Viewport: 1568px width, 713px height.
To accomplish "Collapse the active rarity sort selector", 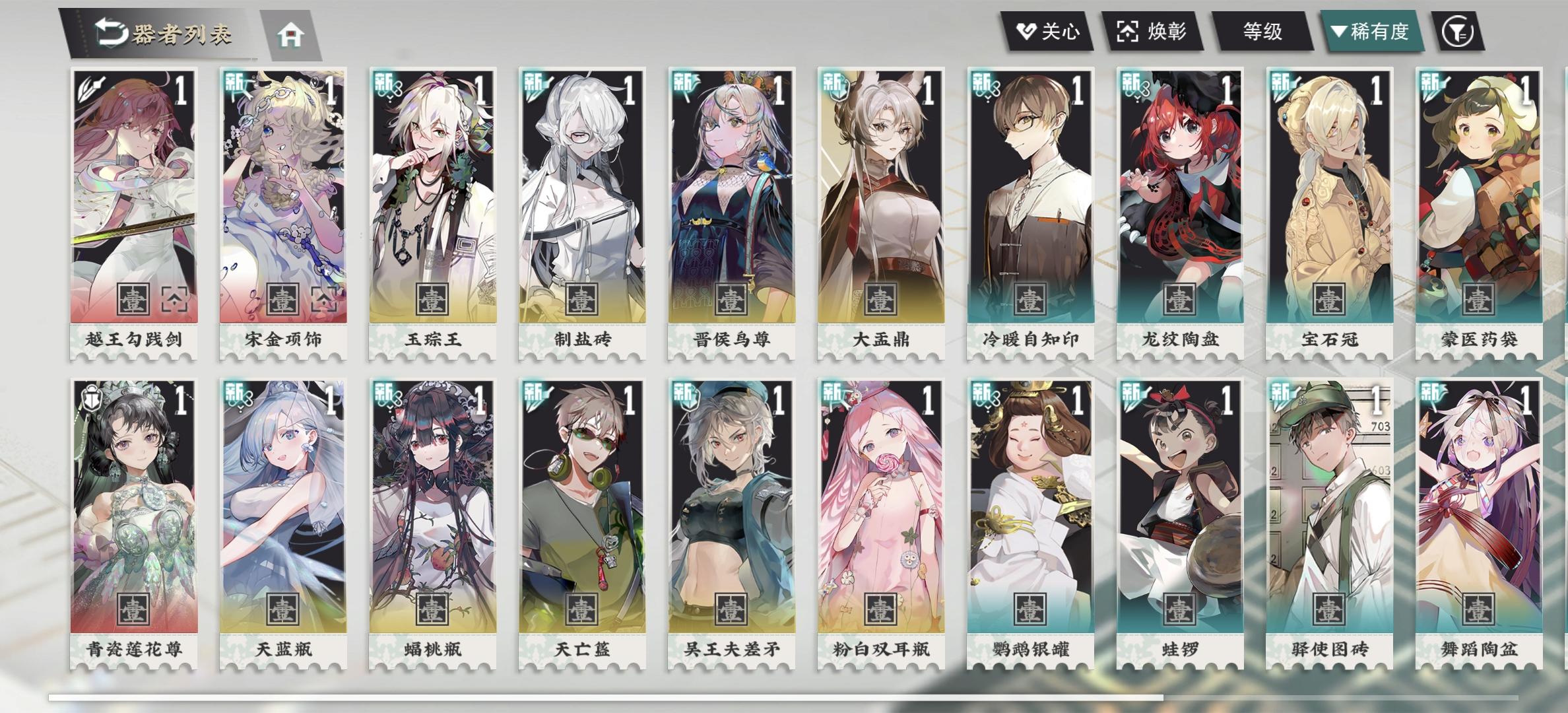I will (1367, 30).
